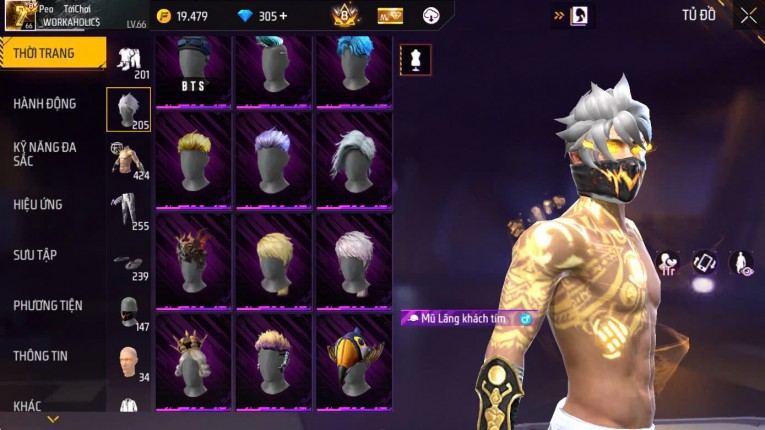Go to the Sưu Tập category
Image resolution: width=765 pixels, height=430 pixels.
pos(35,255)
